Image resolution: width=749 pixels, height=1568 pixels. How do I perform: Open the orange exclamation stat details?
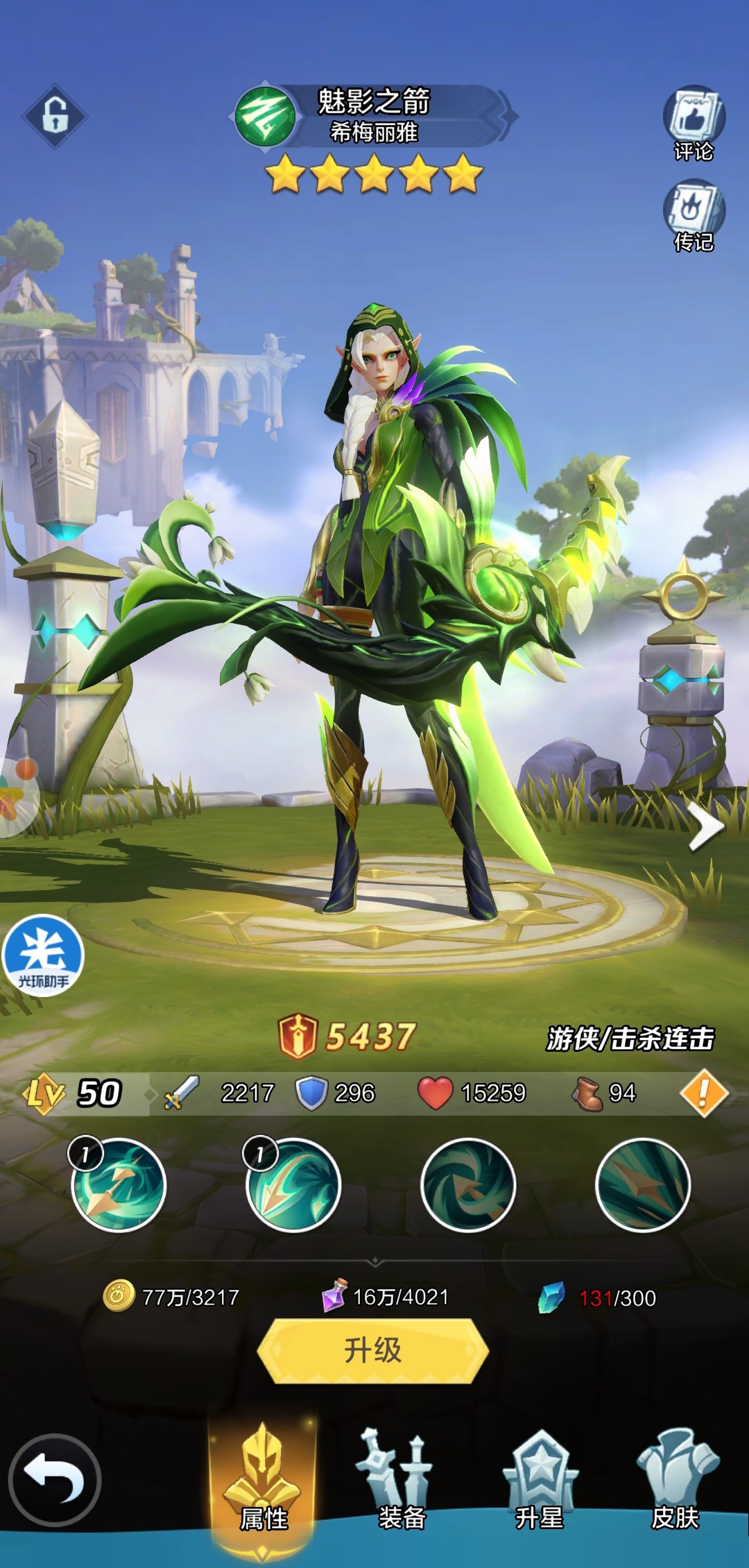tap(703, 1093)
